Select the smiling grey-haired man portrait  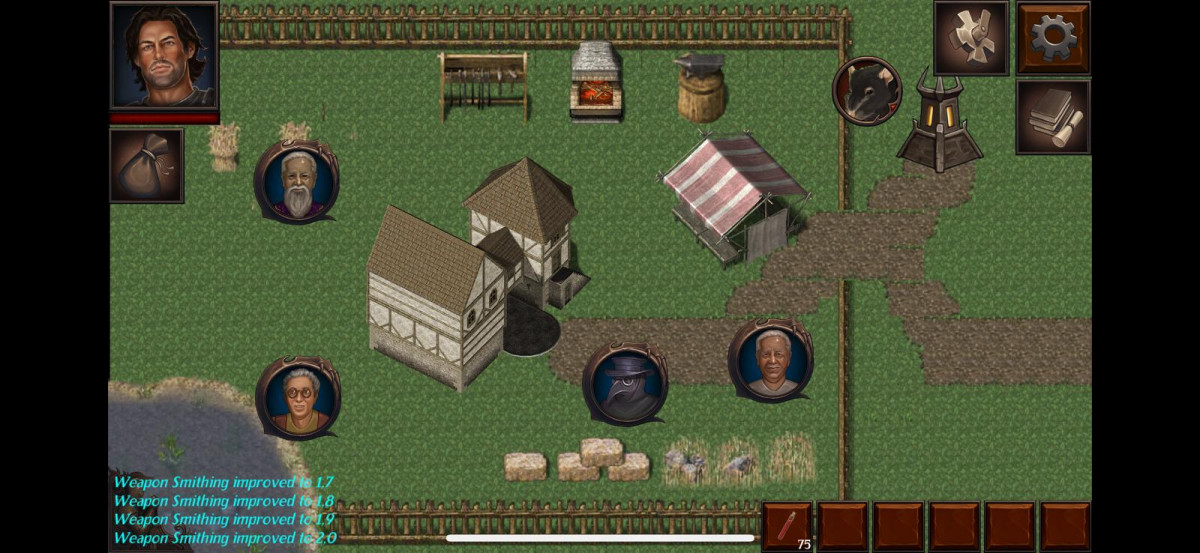[x=770, y=360]
